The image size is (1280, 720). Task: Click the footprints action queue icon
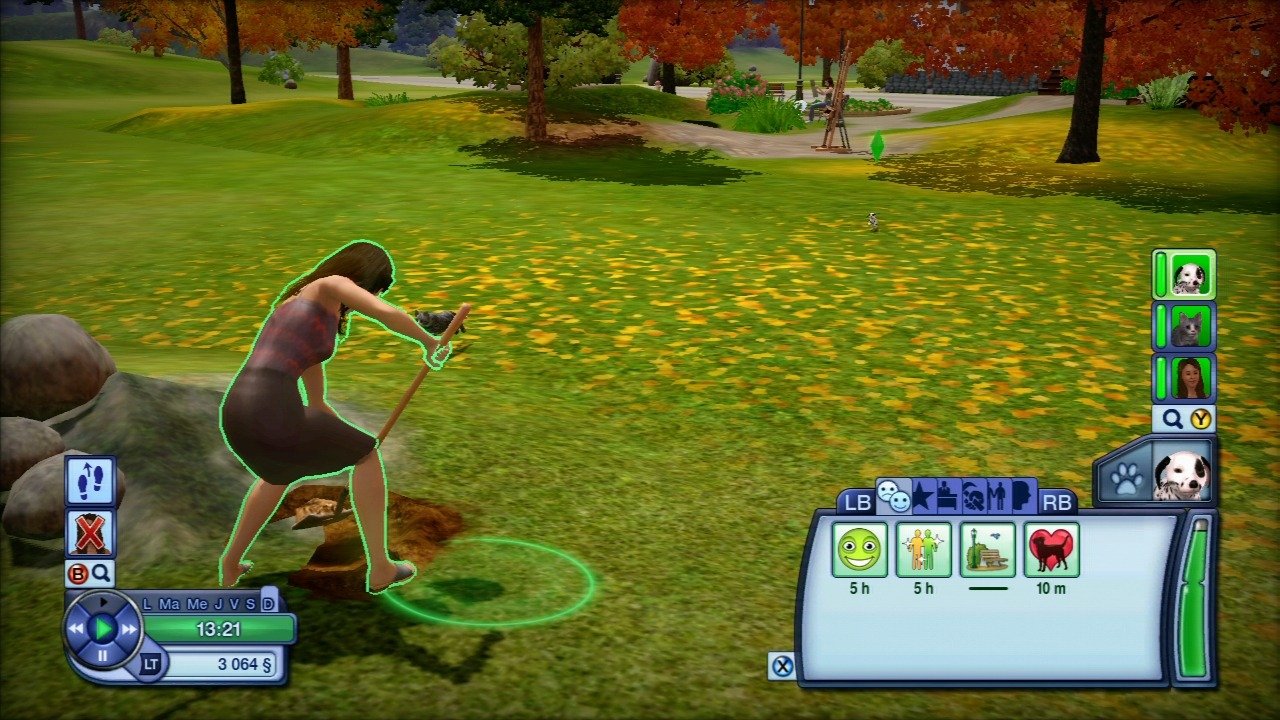point(90,480)
